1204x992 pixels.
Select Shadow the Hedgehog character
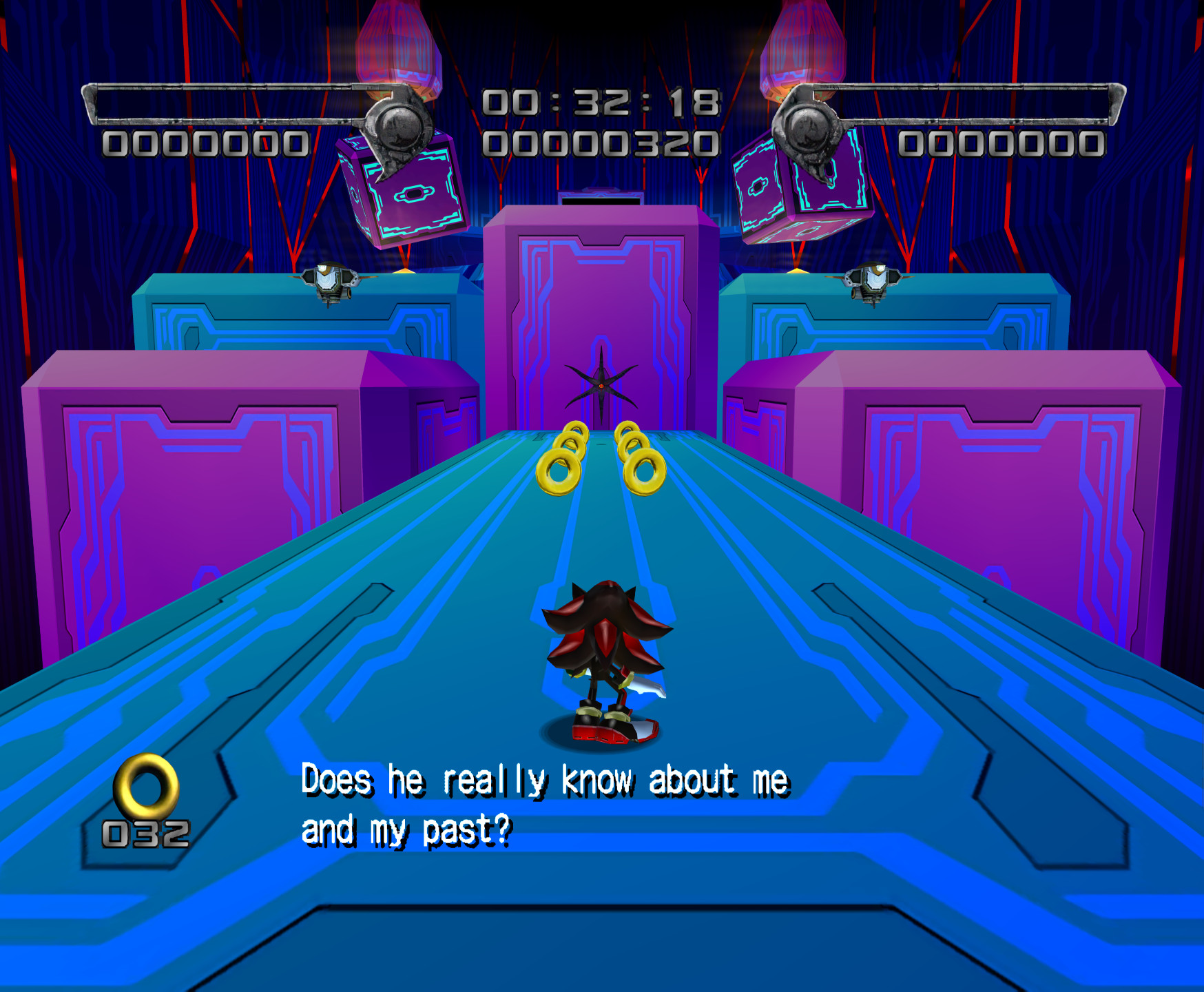pos(606,661)
